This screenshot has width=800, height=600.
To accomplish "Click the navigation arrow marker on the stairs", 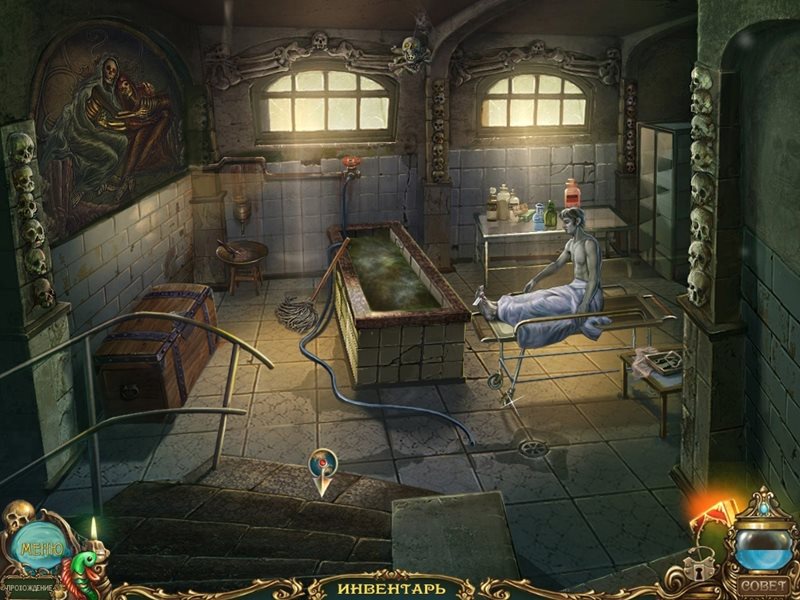I will coord(322,470).
